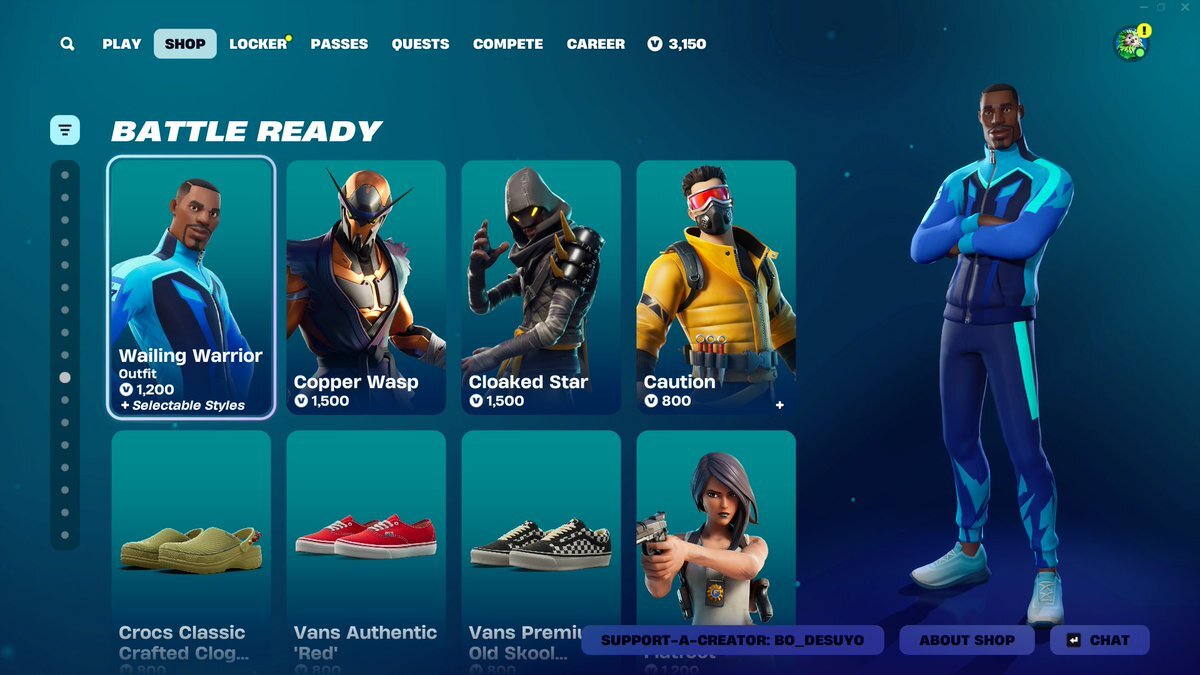1200x675 pixels.
Task: Toggle the shop section filter button
Action: [65, 129]
